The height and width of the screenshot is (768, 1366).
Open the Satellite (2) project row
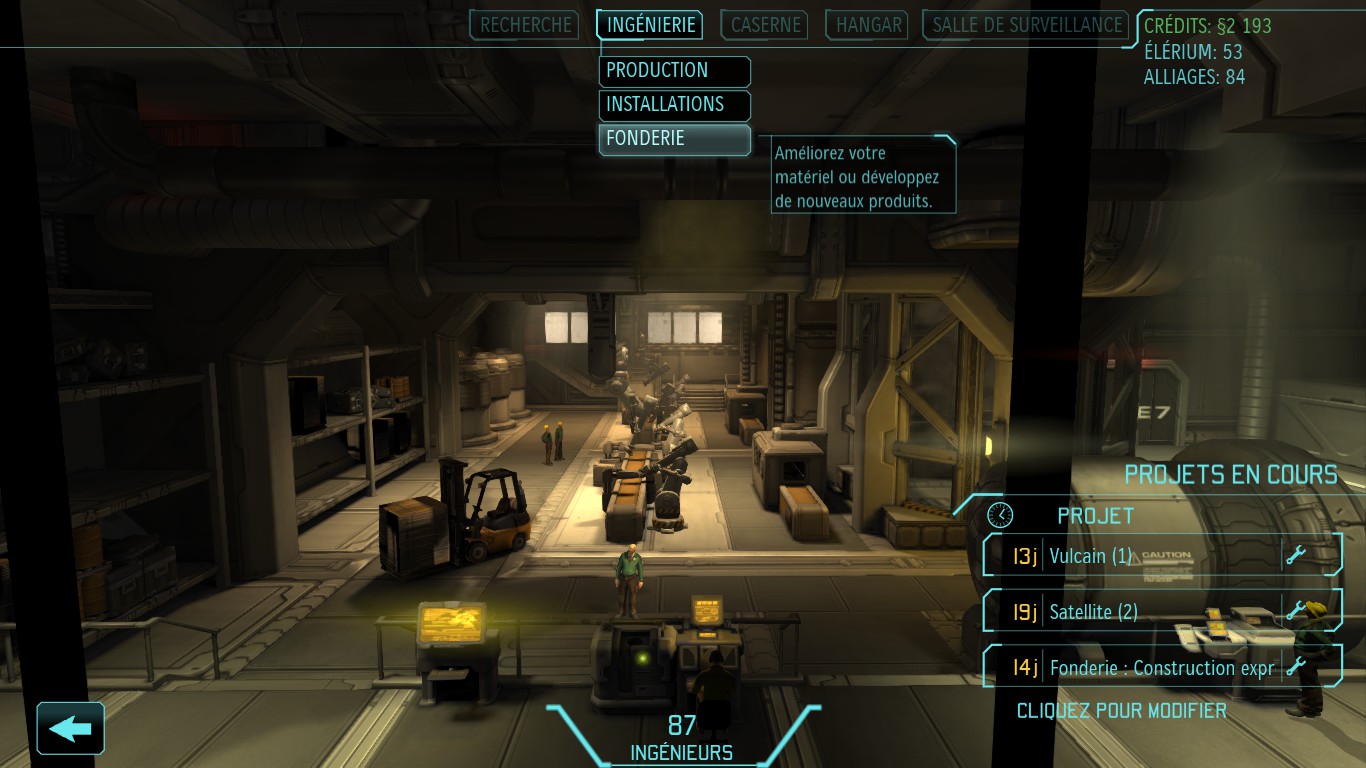pyautogui.click(x=1162, y=611)
